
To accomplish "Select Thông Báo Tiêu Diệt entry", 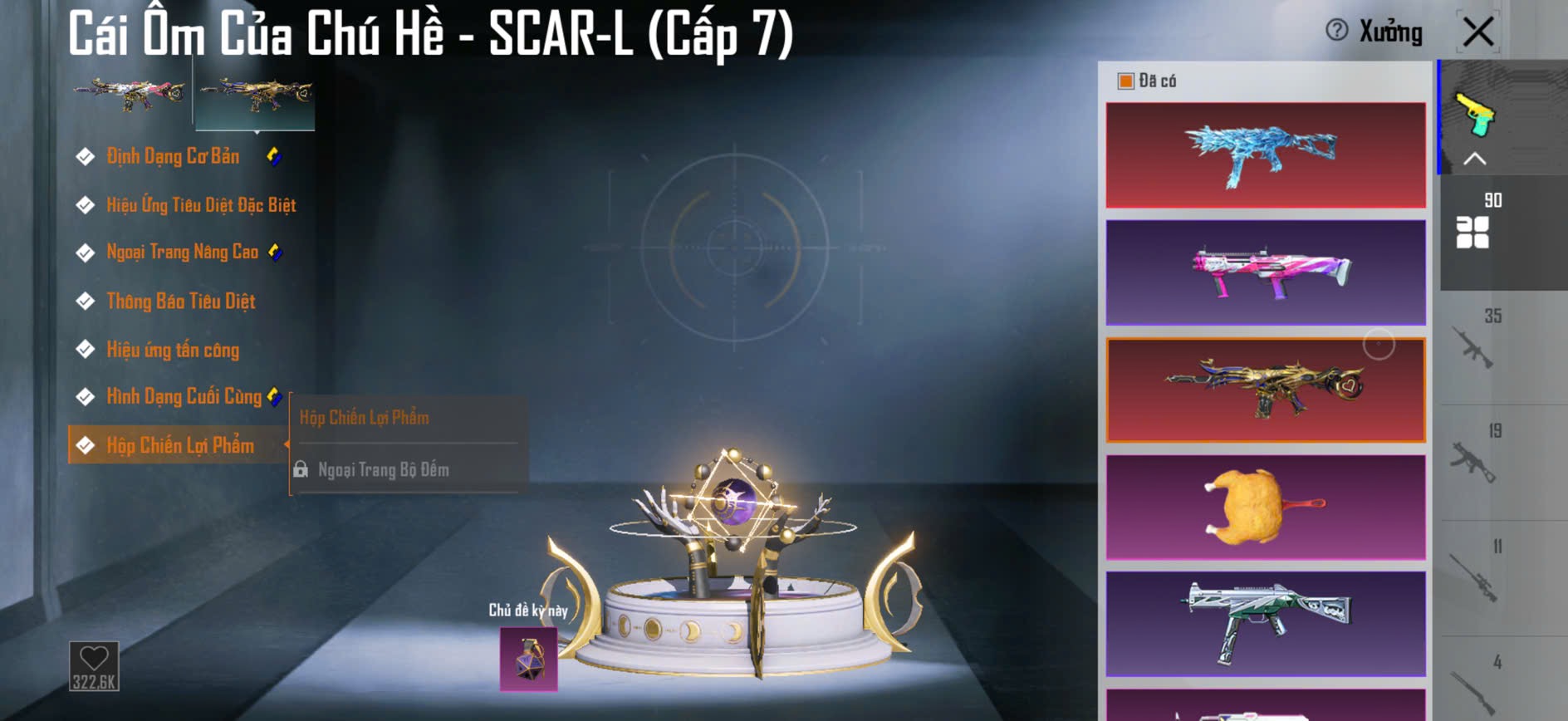I will coord(180,301).
